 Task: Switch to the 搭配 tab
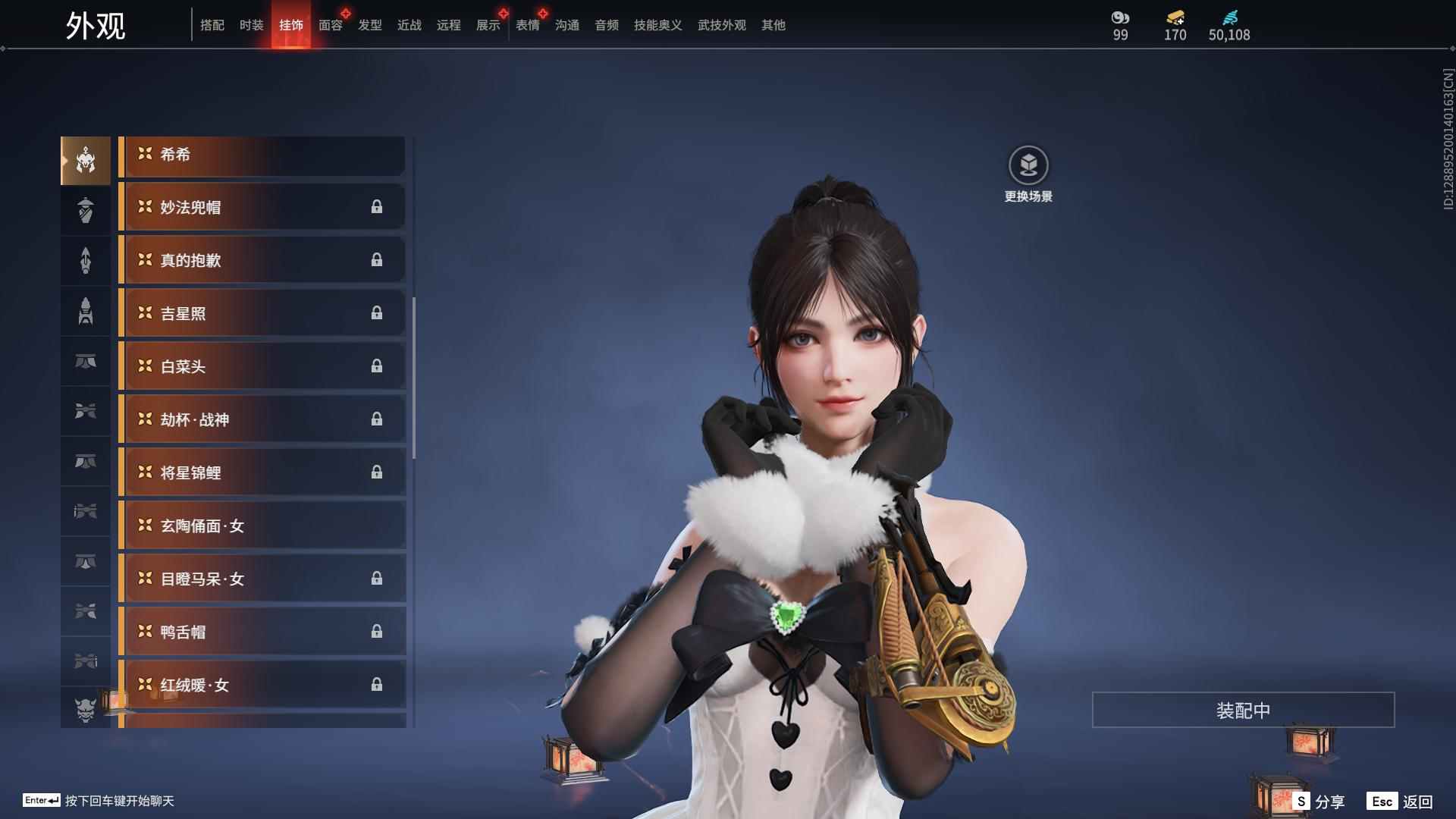[x=212, y=25]
